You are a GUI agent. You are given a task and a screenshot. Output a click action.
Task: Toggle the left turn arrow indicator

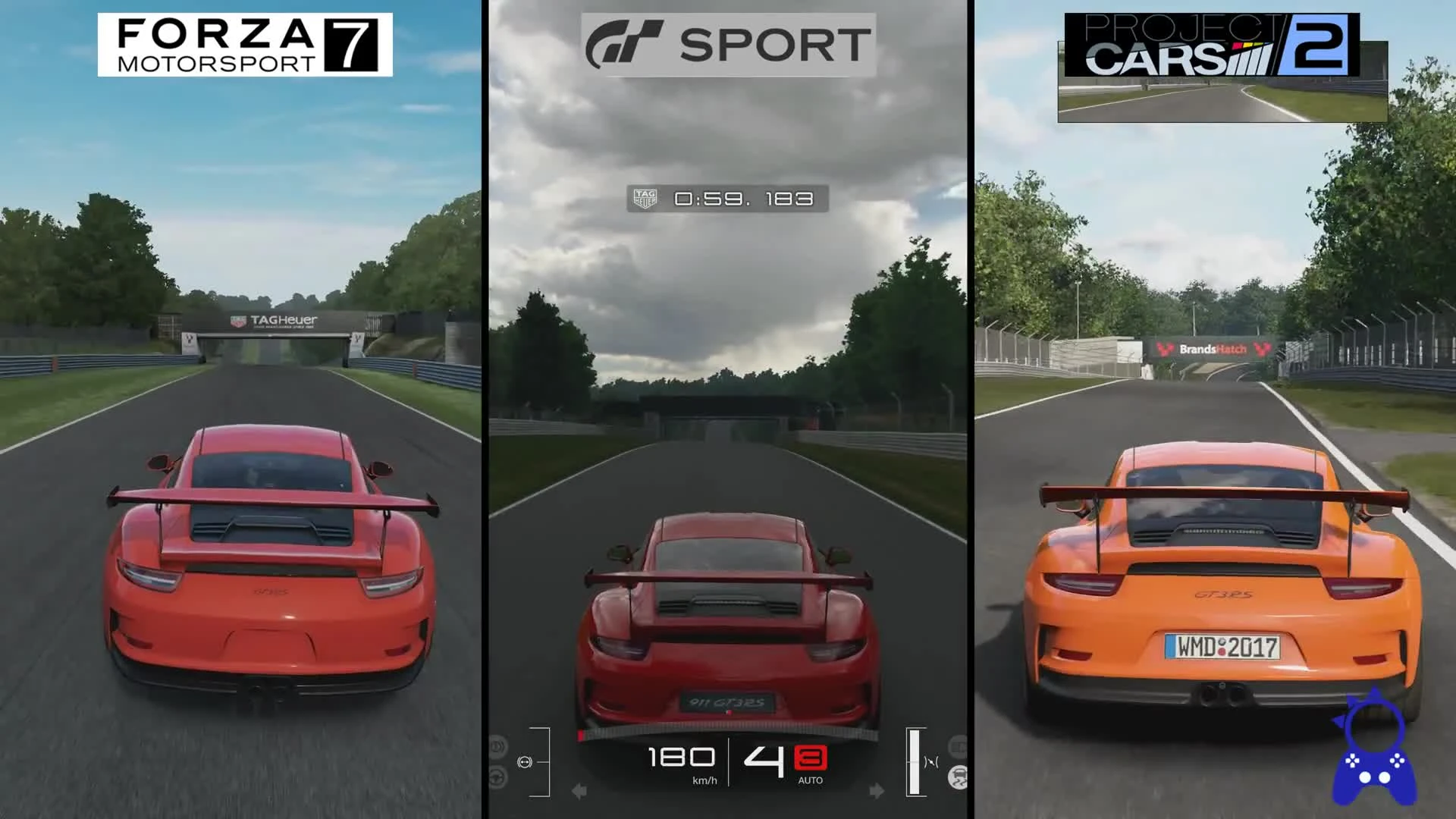click(x=578, y=791)
